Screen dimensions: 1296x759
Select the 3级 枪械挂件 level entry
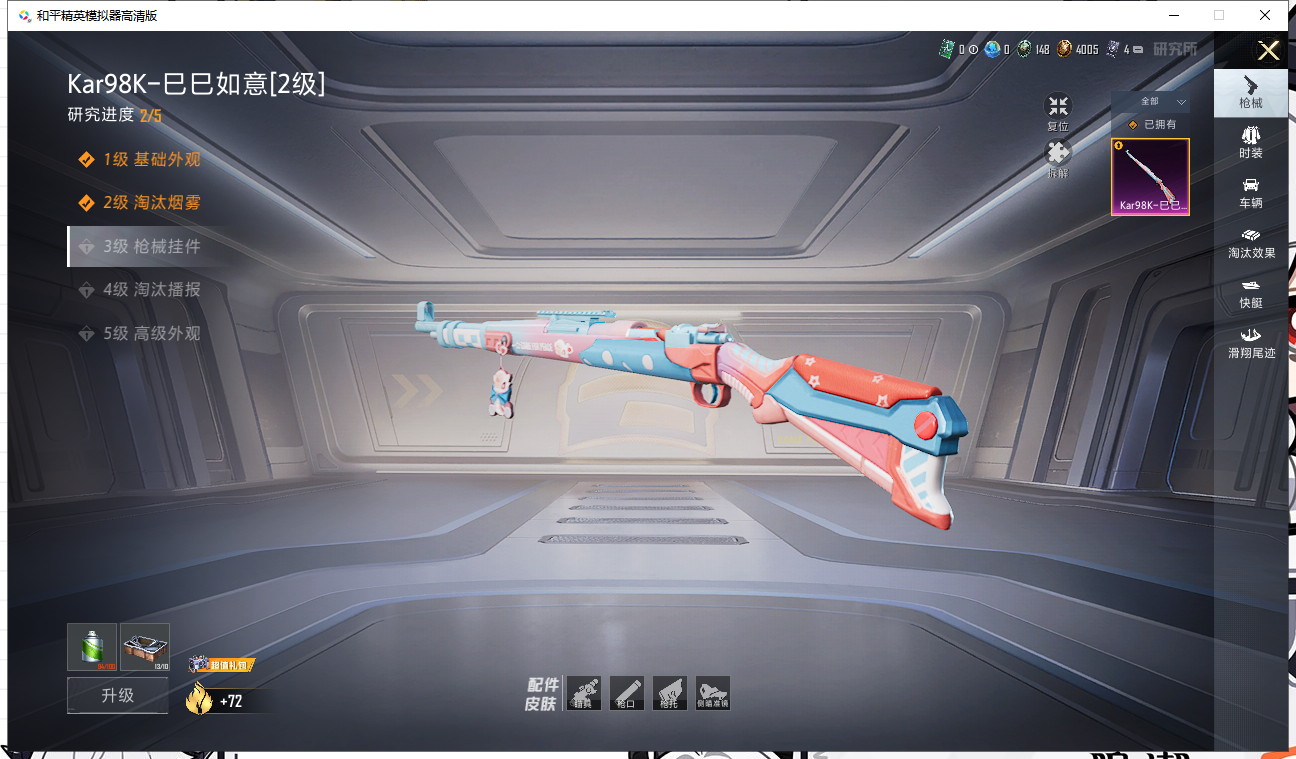pyautogui.click(x=151, y=246)
